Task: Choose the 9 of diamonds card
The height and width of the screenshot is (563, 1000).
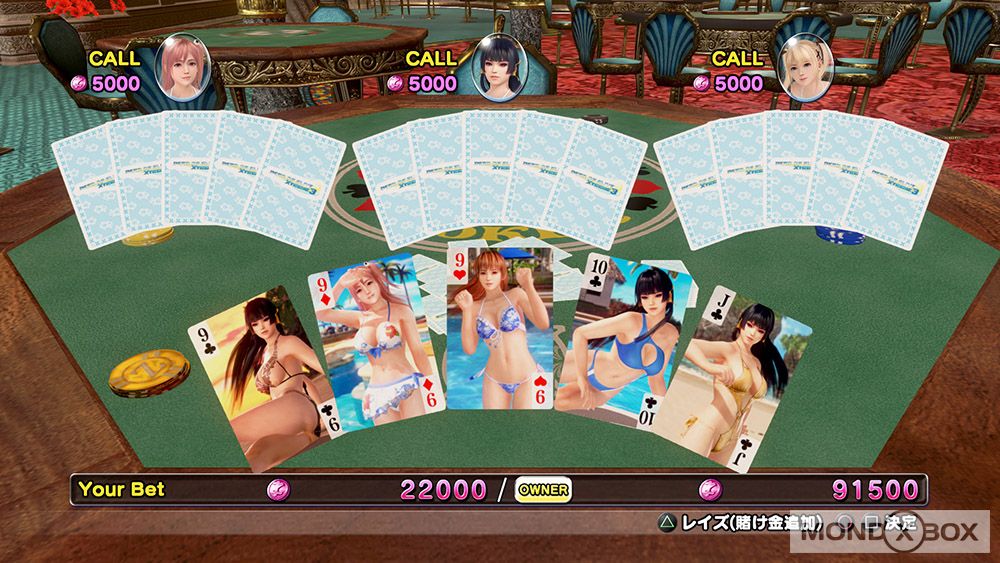Action: pyautogui.click(x=373, y=338)
